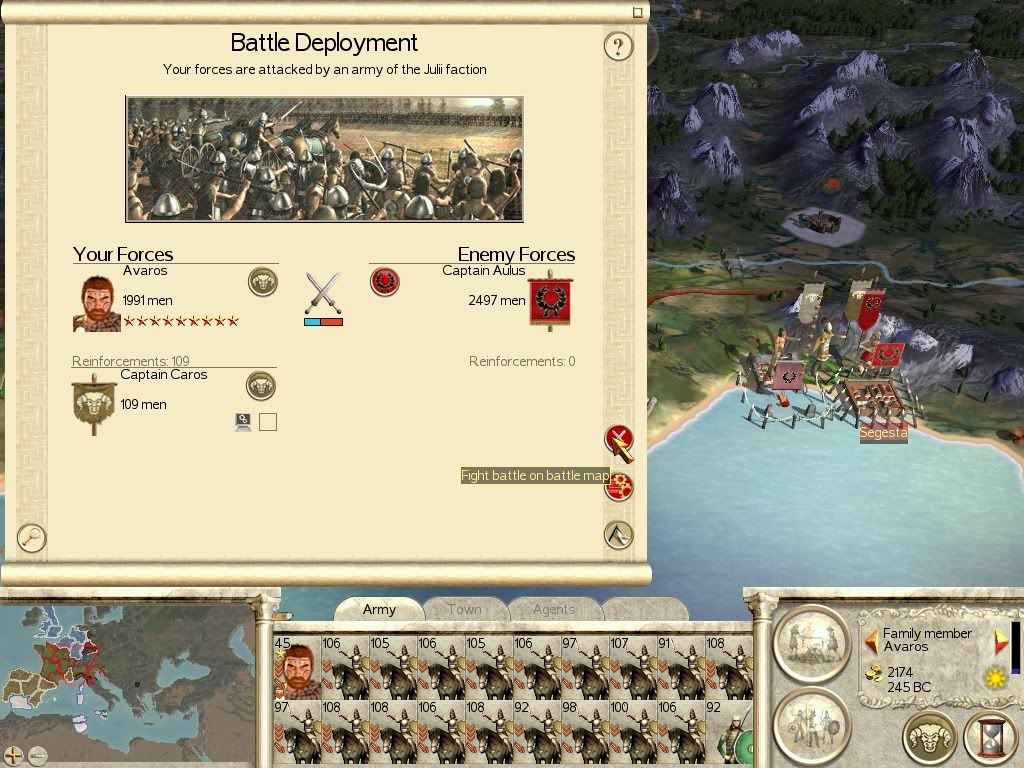Fight battle on battle map
This screenshot has height=768, width=1024.
click(x=619, y=440)
